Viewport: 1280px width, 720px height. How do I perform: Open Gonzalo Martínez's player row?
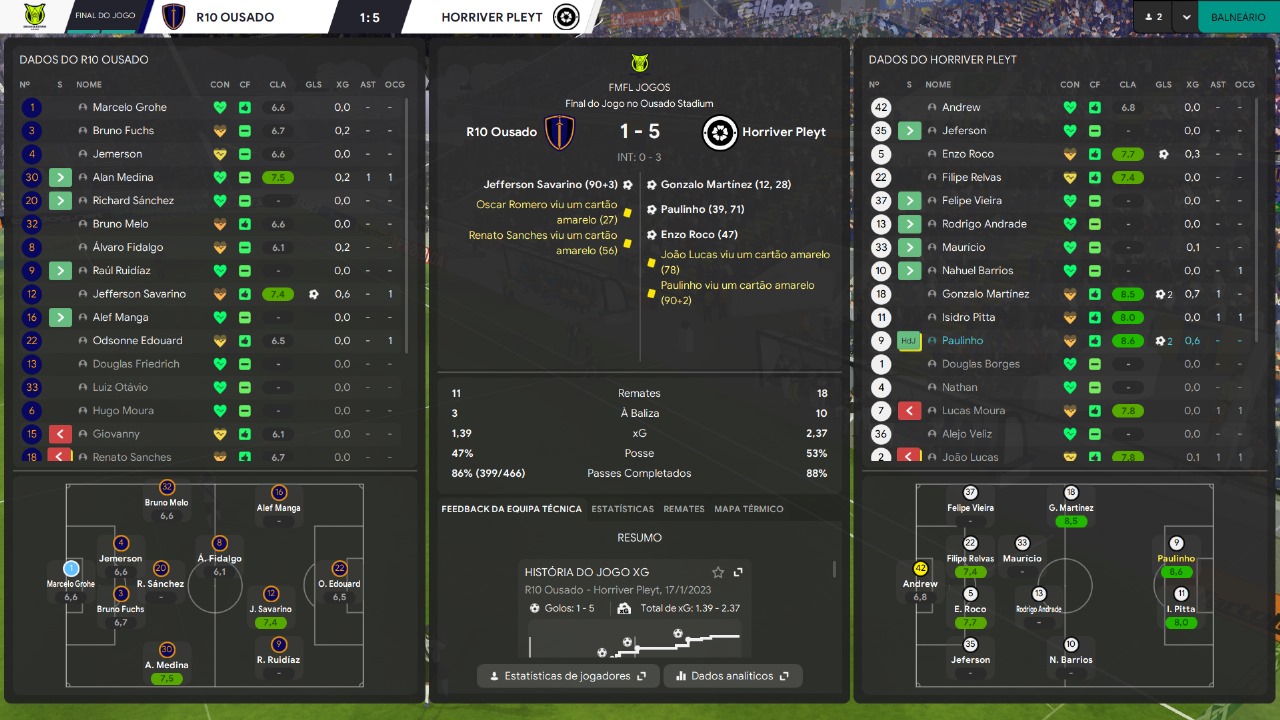click(x=985, y=294)
